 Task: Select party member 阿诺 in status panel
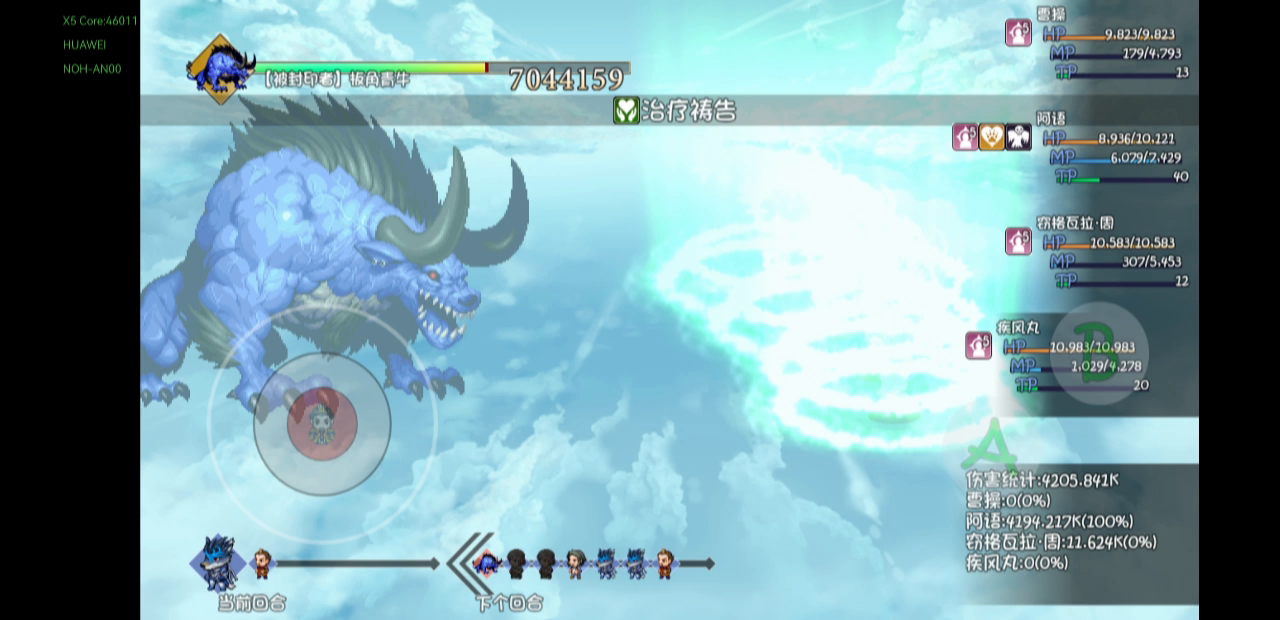pyautogui.click(x=1051, y=118)
